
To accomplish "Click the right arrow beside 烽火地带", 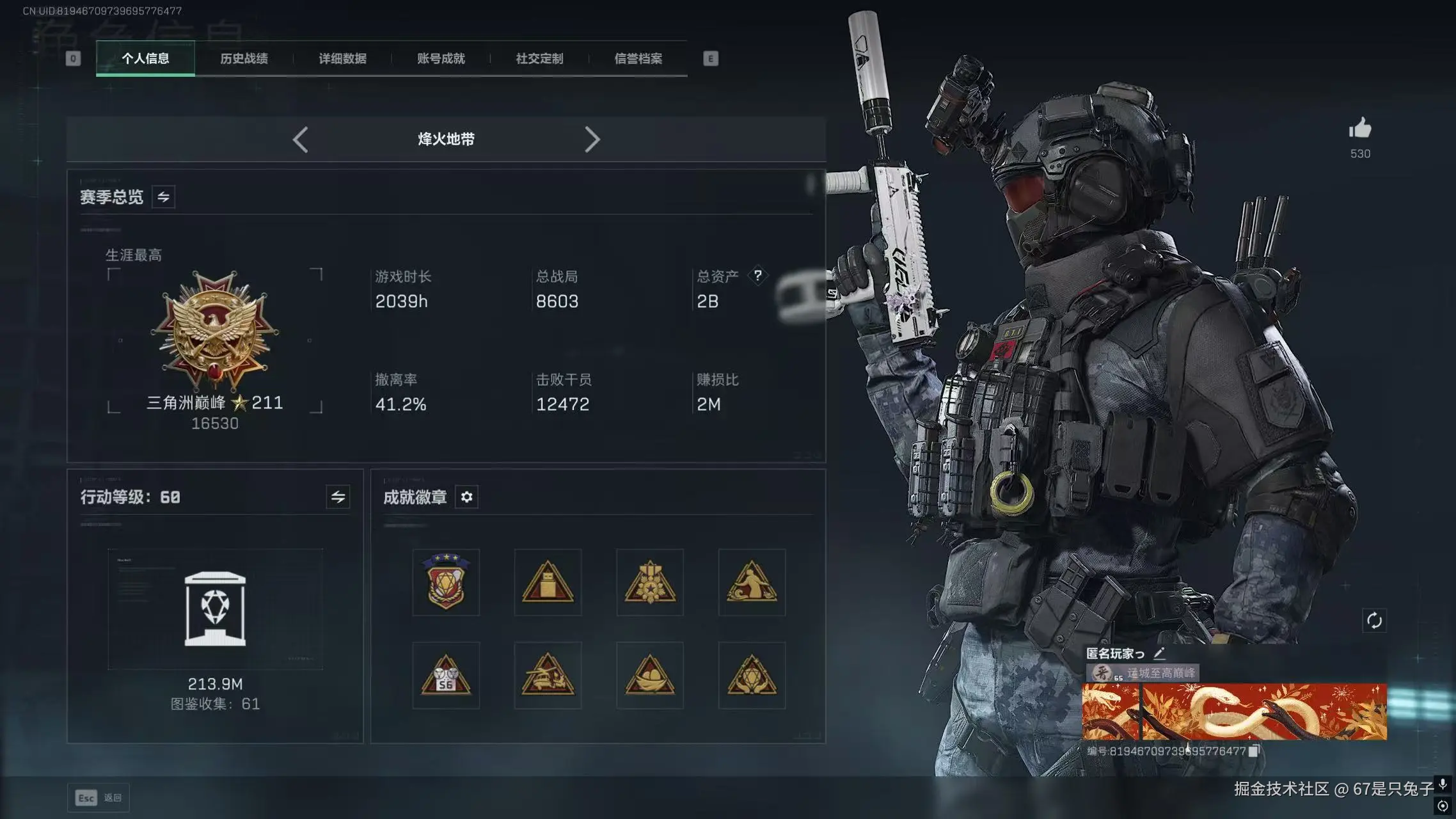I will [x=592, y=139].
